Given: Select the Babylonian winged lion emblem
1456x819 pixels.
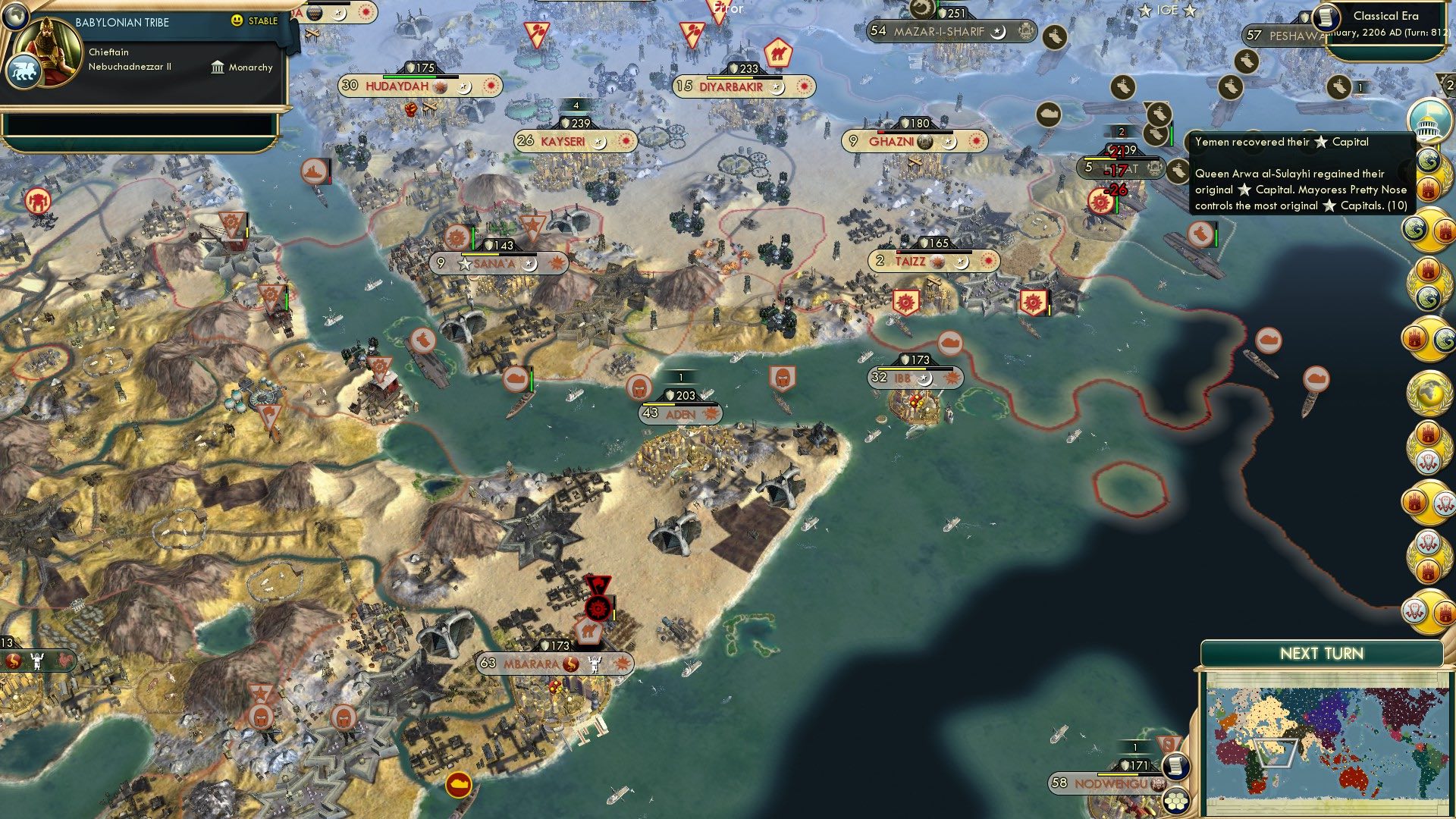Looking at the screenshot, I should (x=25, y=68).
